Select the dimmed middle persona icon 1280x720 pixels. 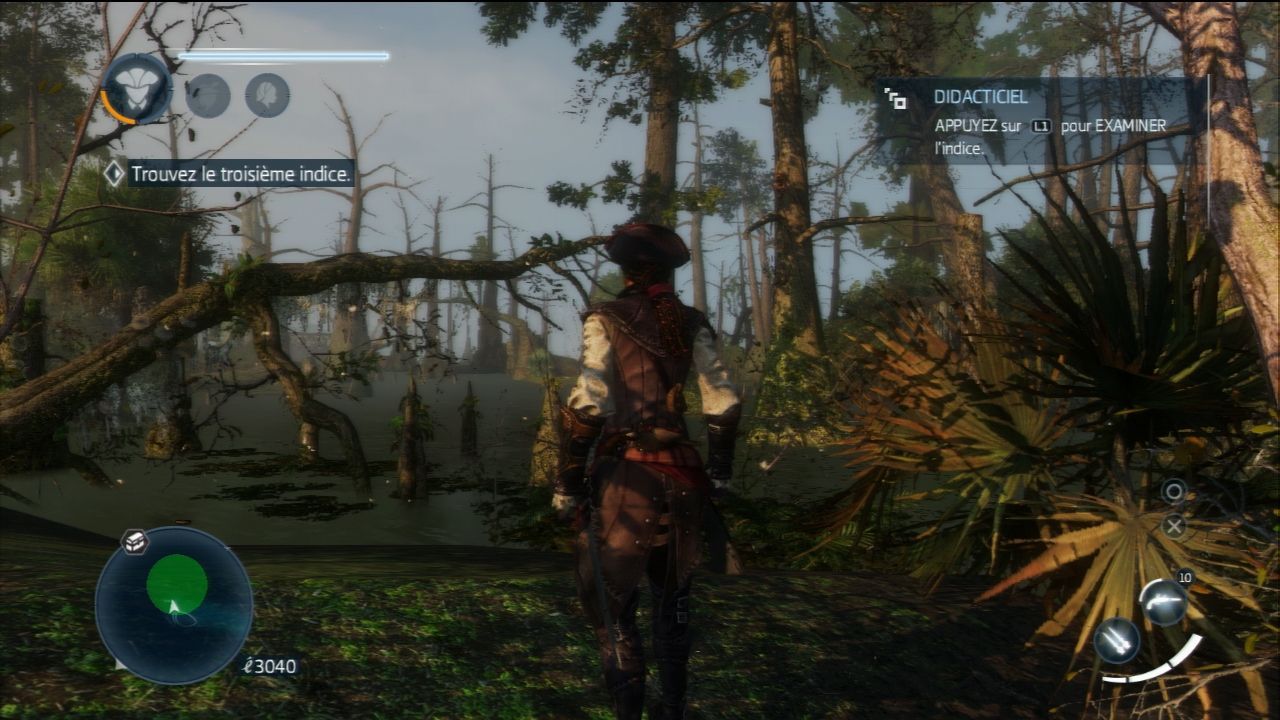pyautogui.click(x=208, y=96)
